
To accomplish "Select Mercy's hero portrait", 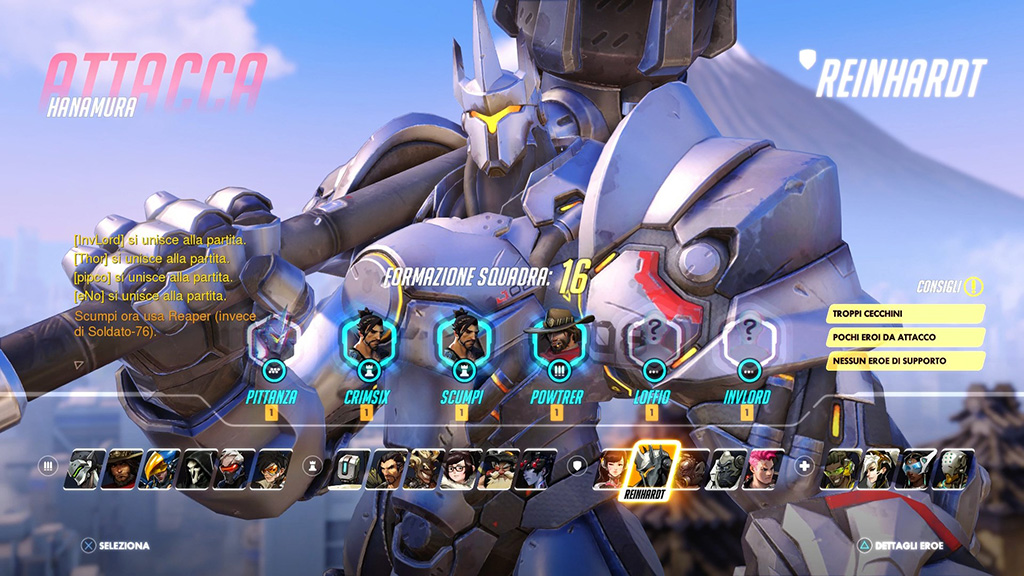I will click(x=875, y=468).
